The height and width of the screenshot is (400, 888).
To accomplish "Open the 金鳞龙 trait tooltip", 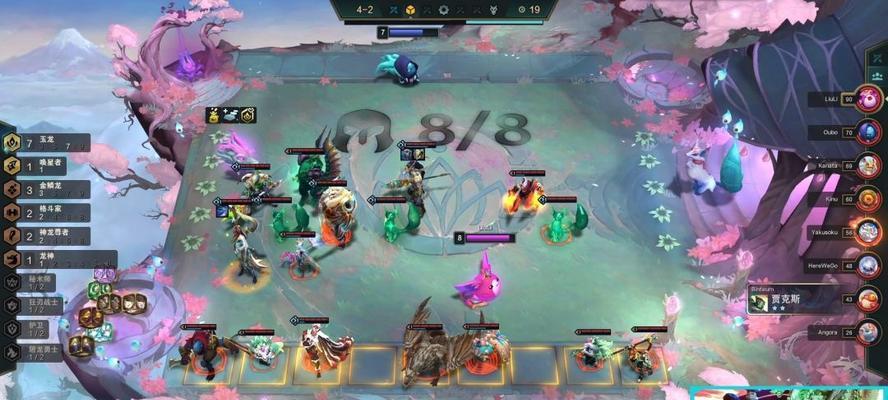I will click(x=45, y=189).
